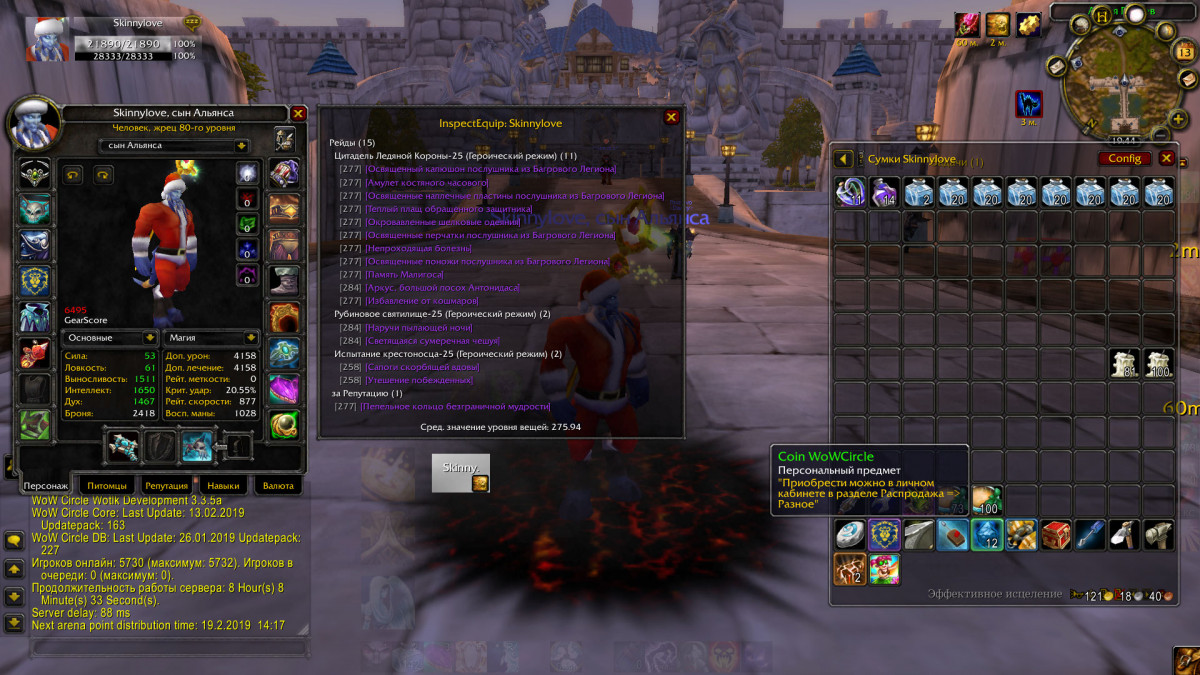Close the character inspect window
This screenshot has width=1200, height=675.
(298, 114)
